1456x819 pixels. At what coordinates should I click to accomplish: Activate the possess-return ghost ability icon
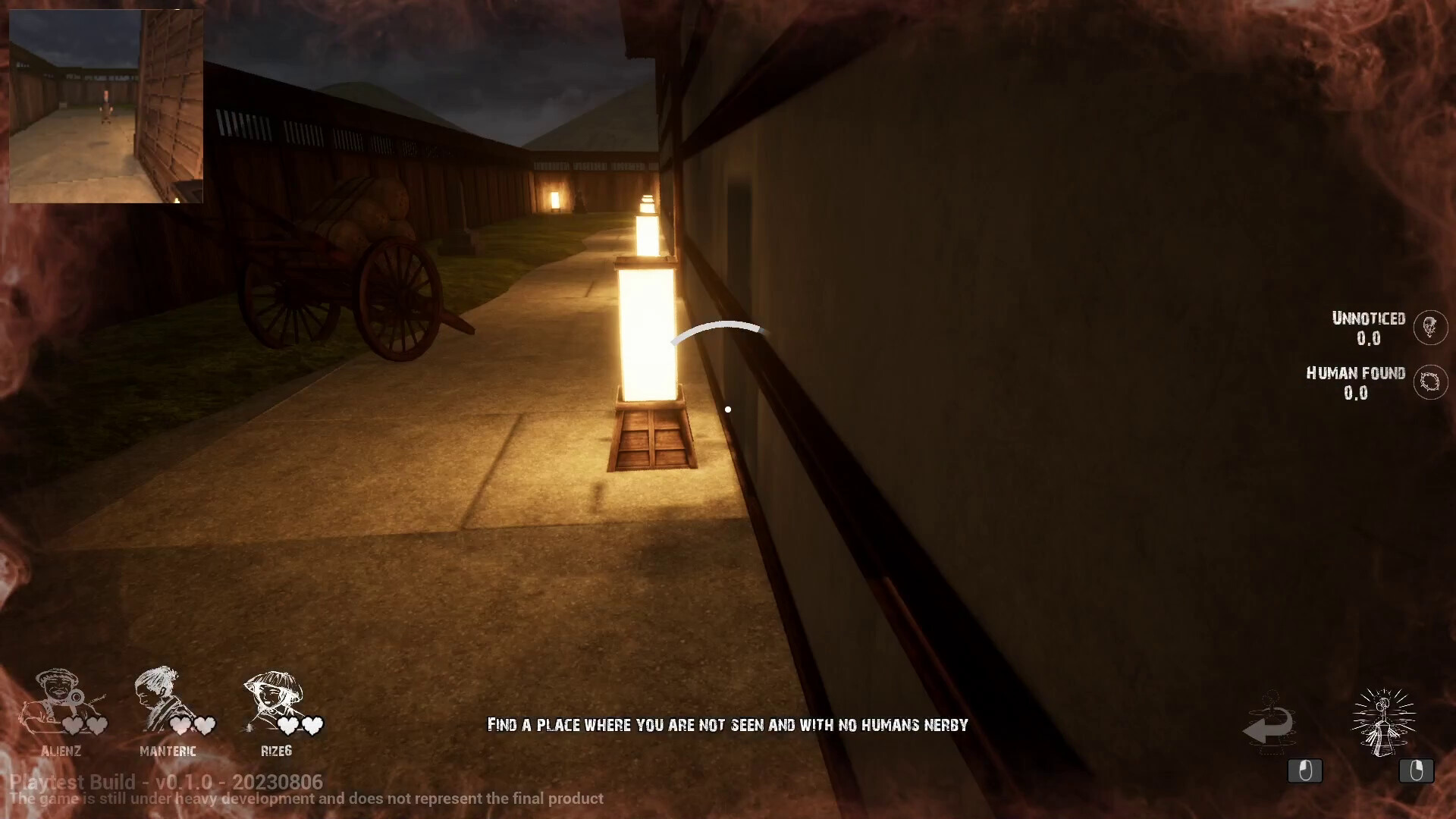(x=1269, y=723)
